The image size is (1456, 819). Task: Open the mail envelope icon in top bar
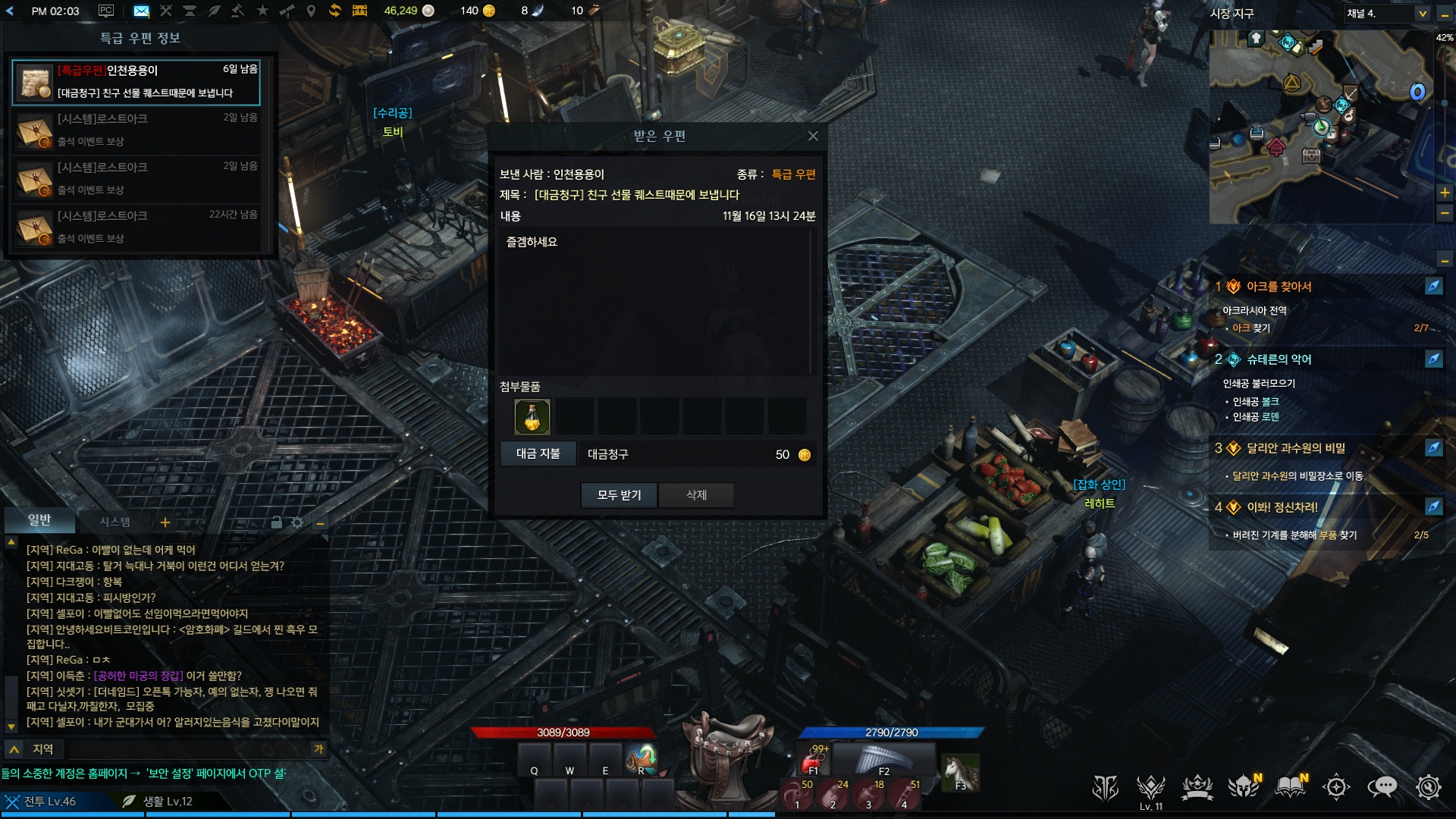tap(141, 11)
